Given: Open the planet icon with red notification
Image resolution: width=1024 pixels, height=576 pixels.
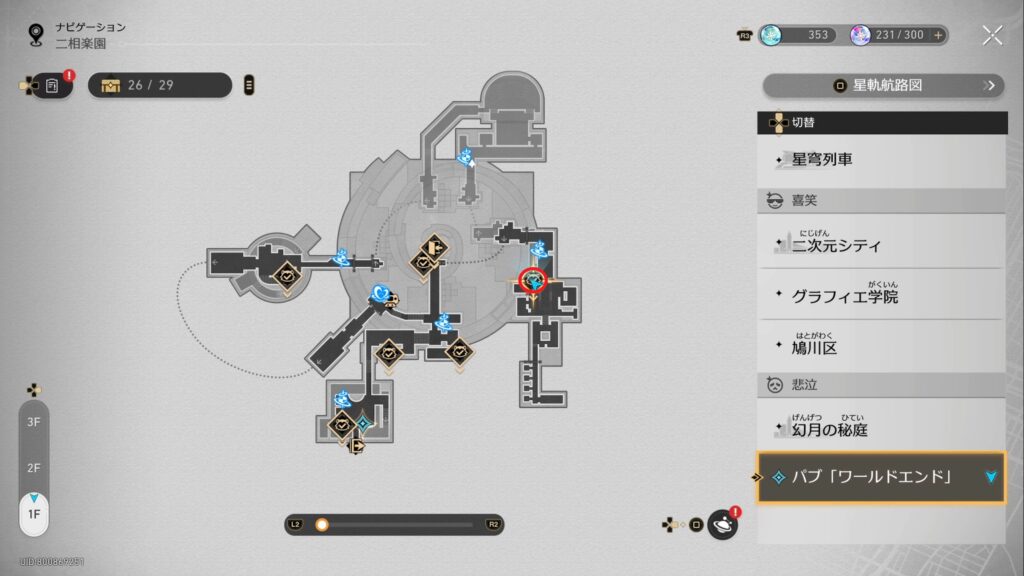Looking at the screenshot, I should pos(722,524).
